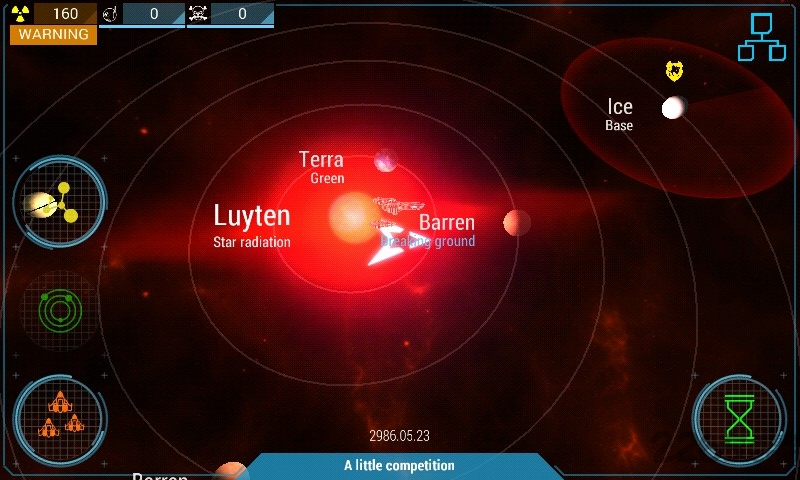Click the orange WARNING indicator
800x480 pixels.
[x=54, y=34]
